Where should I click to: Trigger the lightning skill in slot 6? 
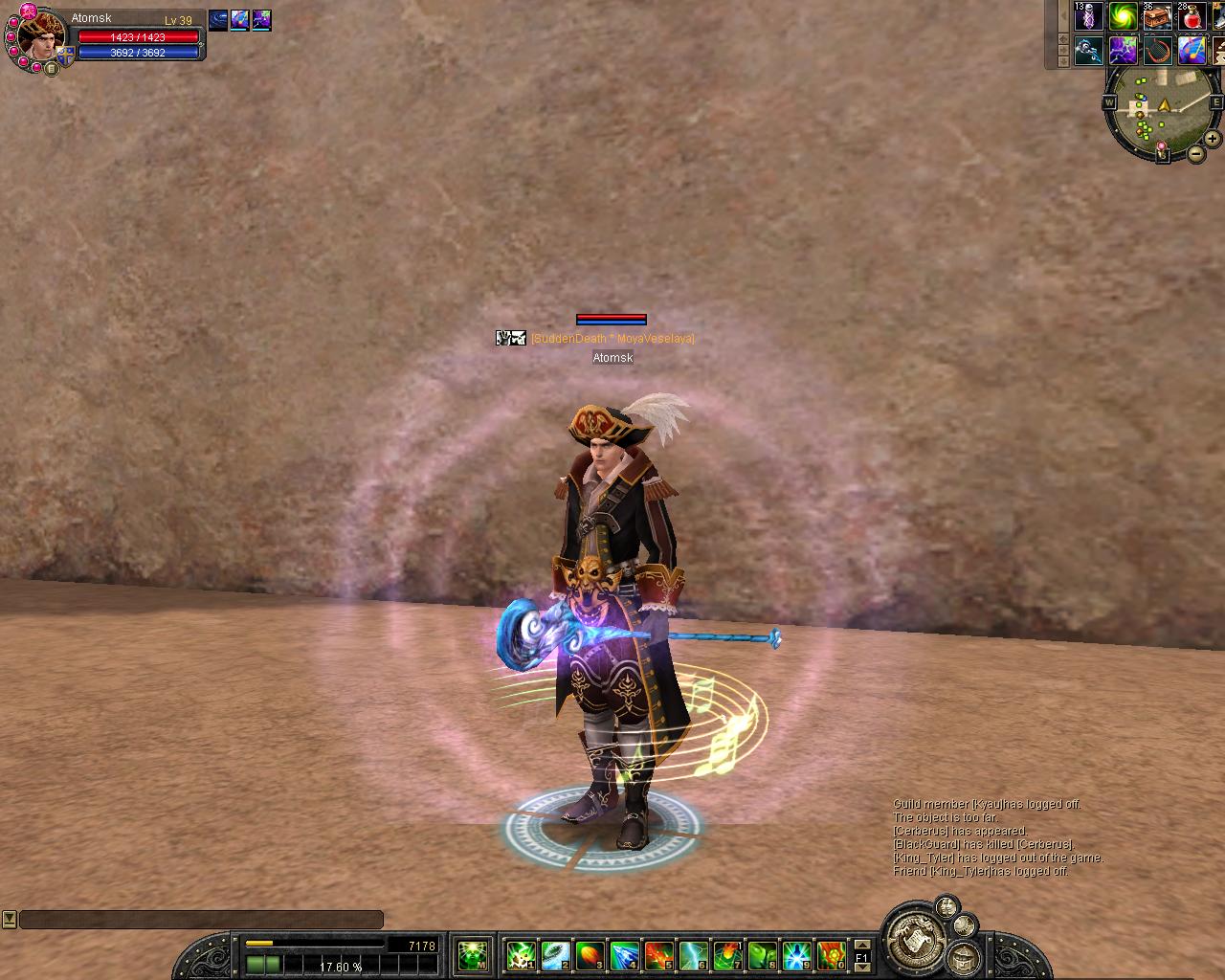693,954
